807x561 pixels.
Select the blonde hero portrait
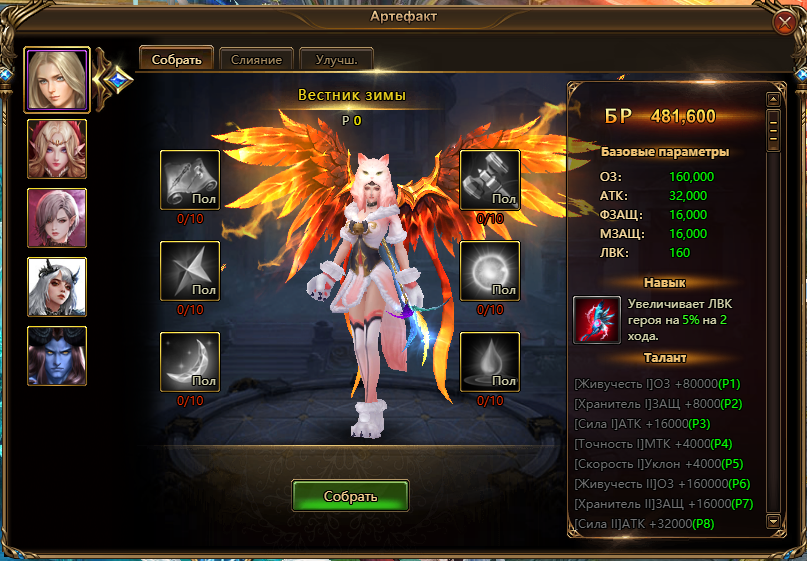57,80
